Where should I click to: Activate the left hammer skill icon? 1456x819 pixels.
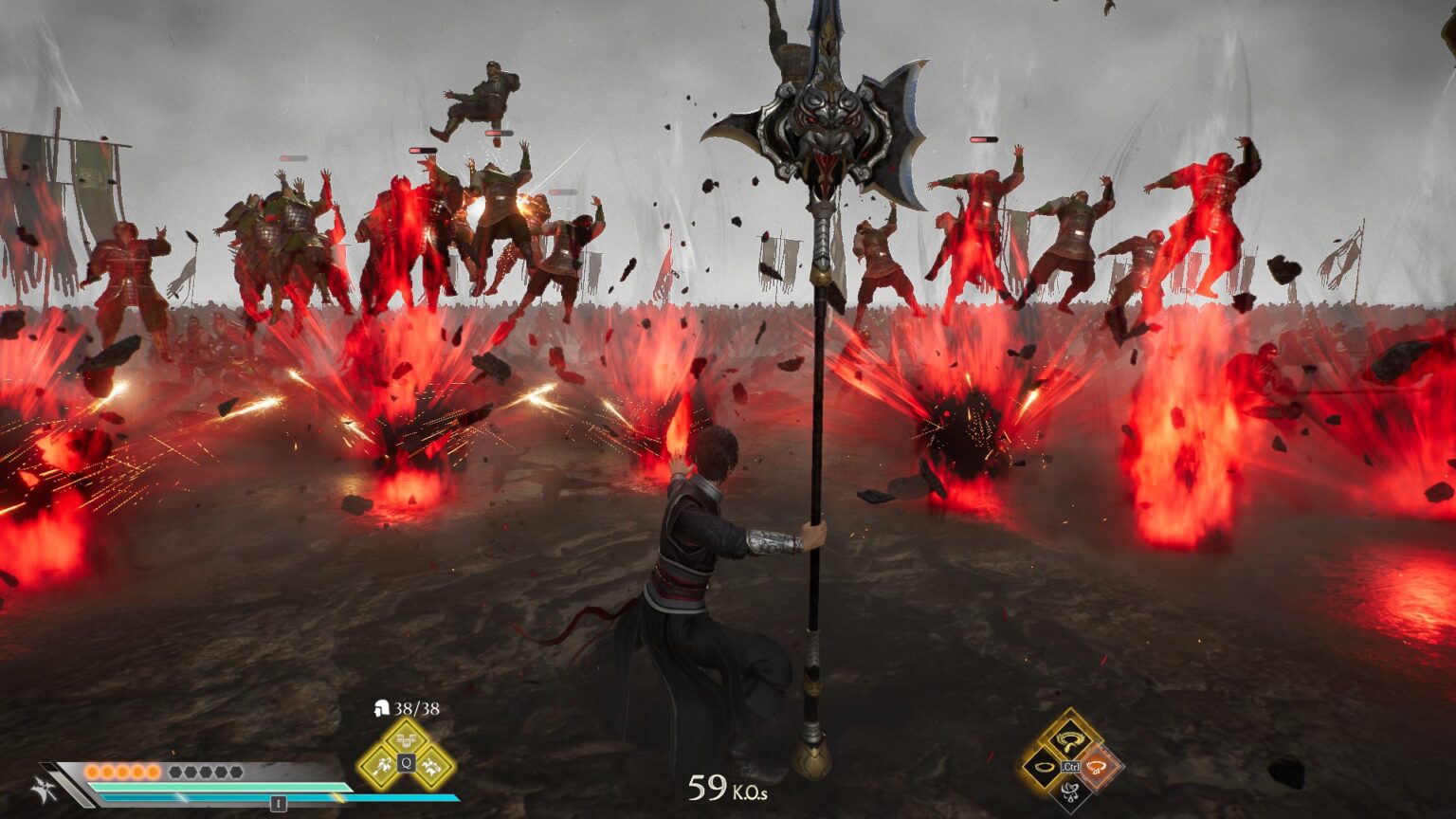click(x=381, y=765)
